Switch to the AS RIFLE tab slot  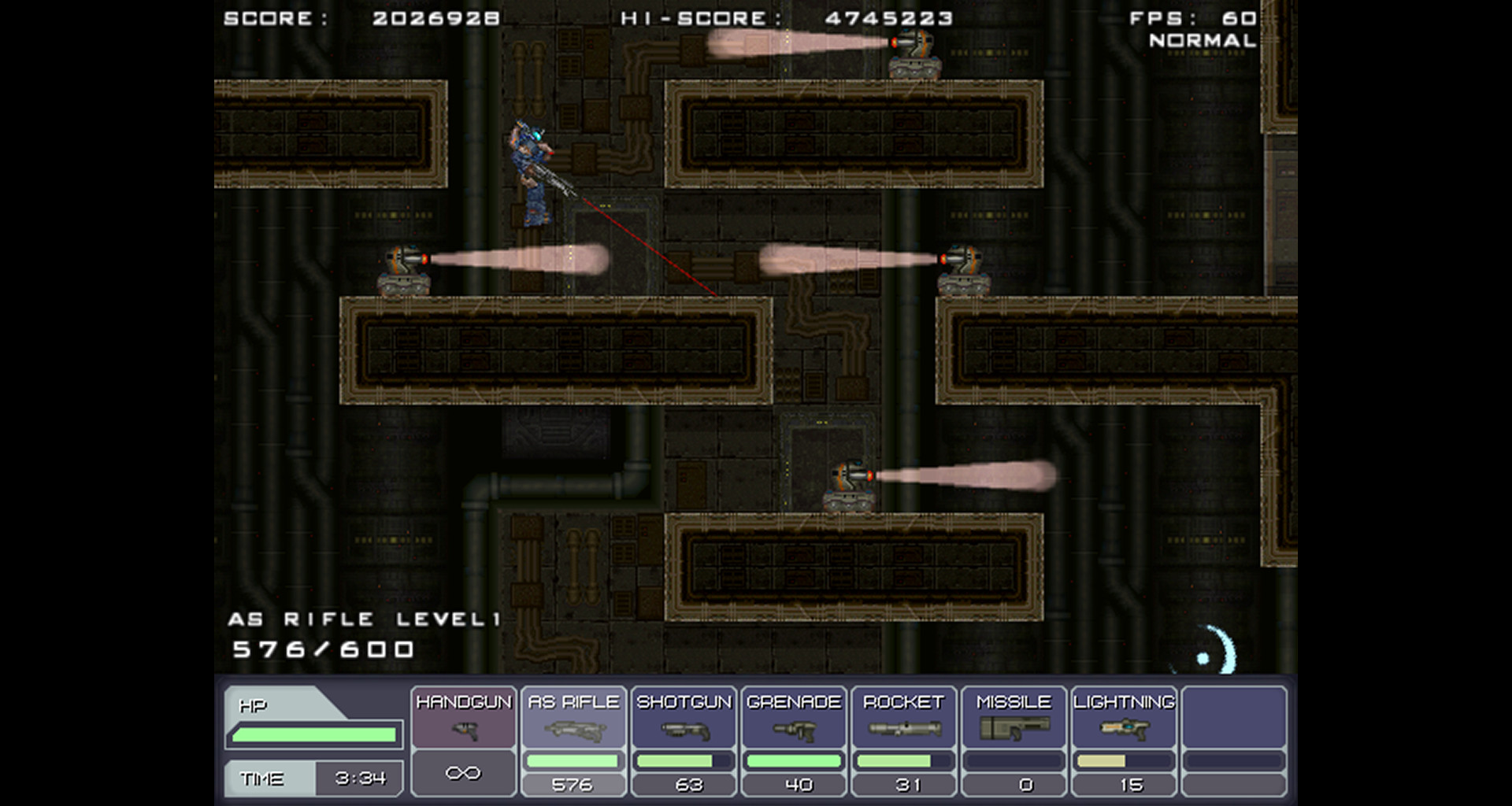point(574,701)
